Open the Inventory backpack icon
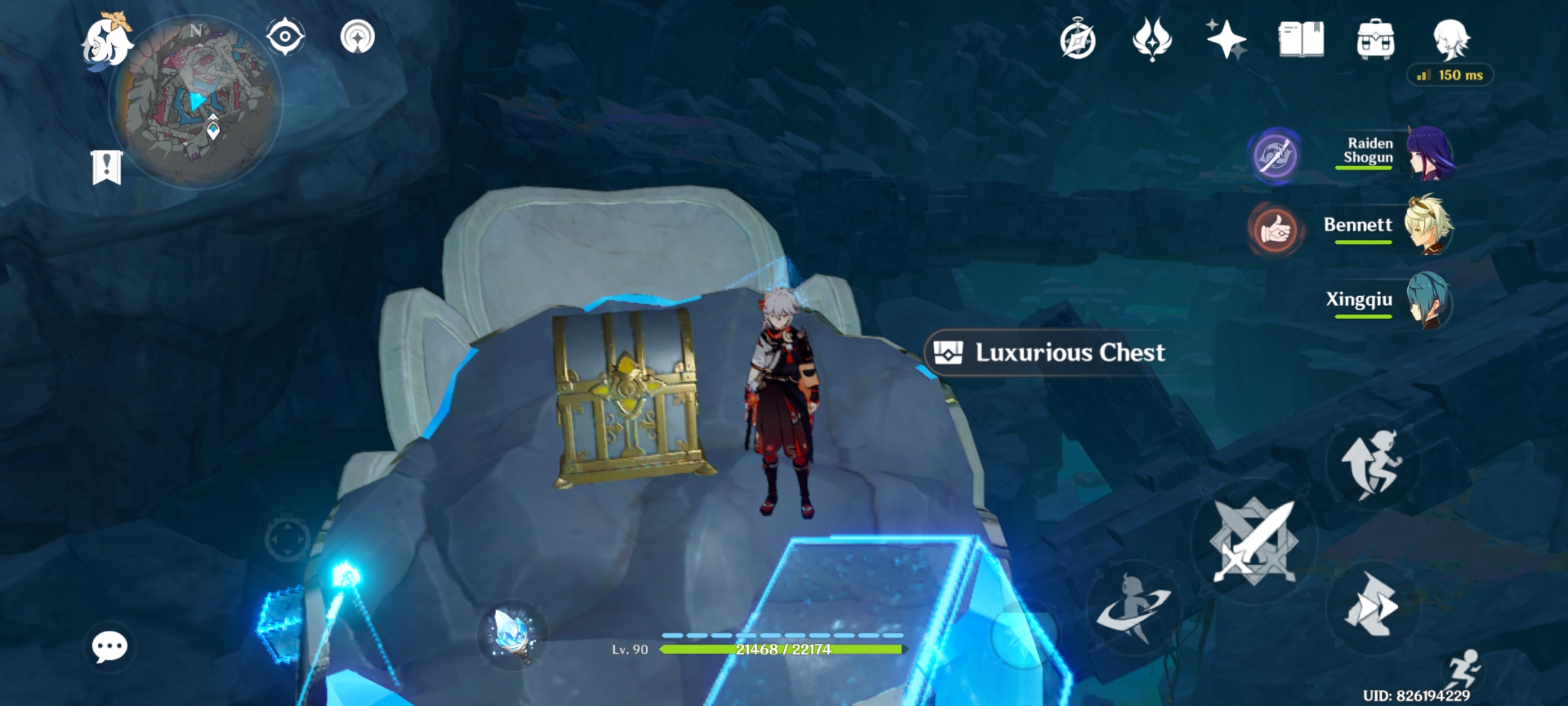The height and width of the screenshot is (706, 1568). pyautogui.click(x=1377, y=41)
